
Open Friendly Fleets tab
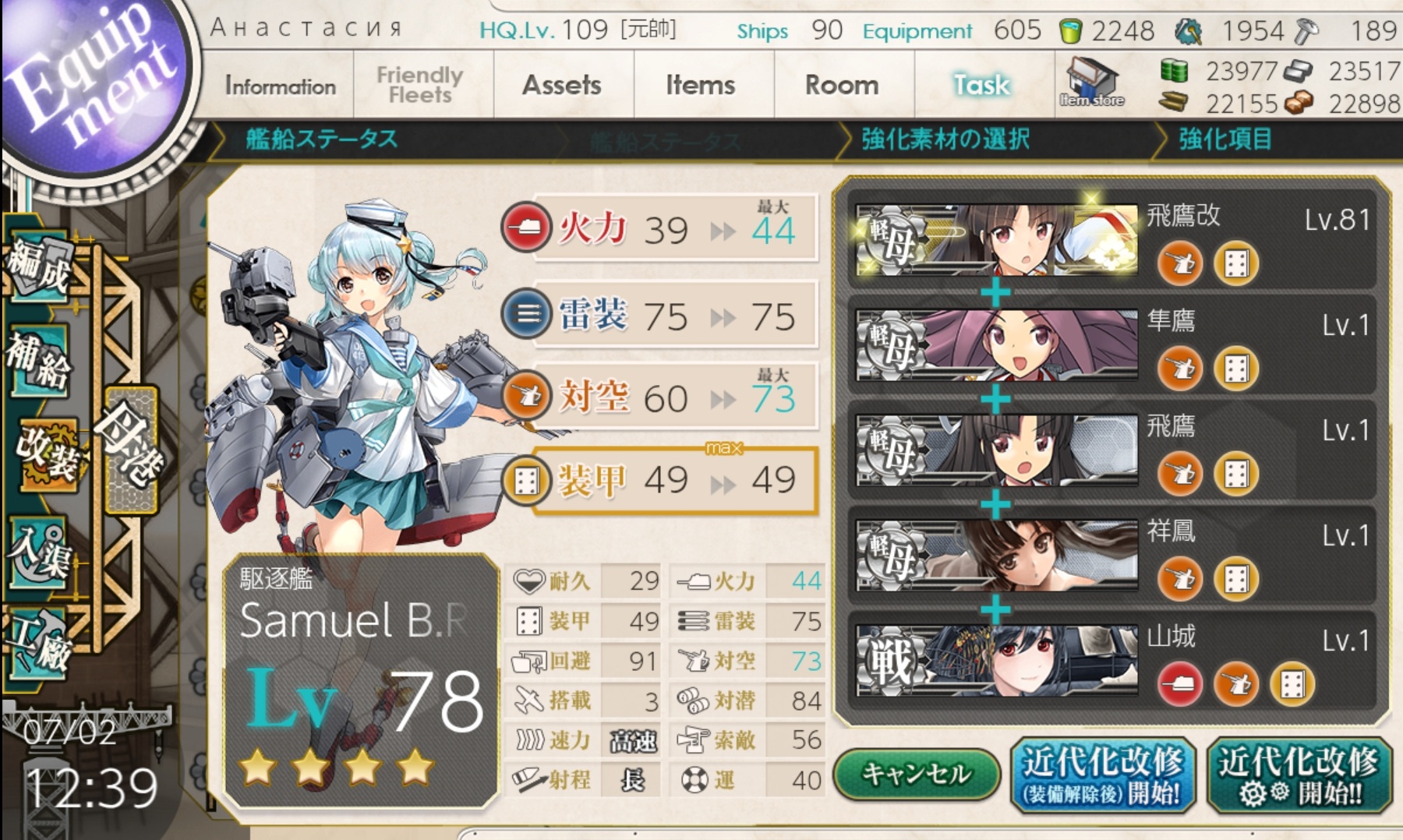click(x=420, y=86)
